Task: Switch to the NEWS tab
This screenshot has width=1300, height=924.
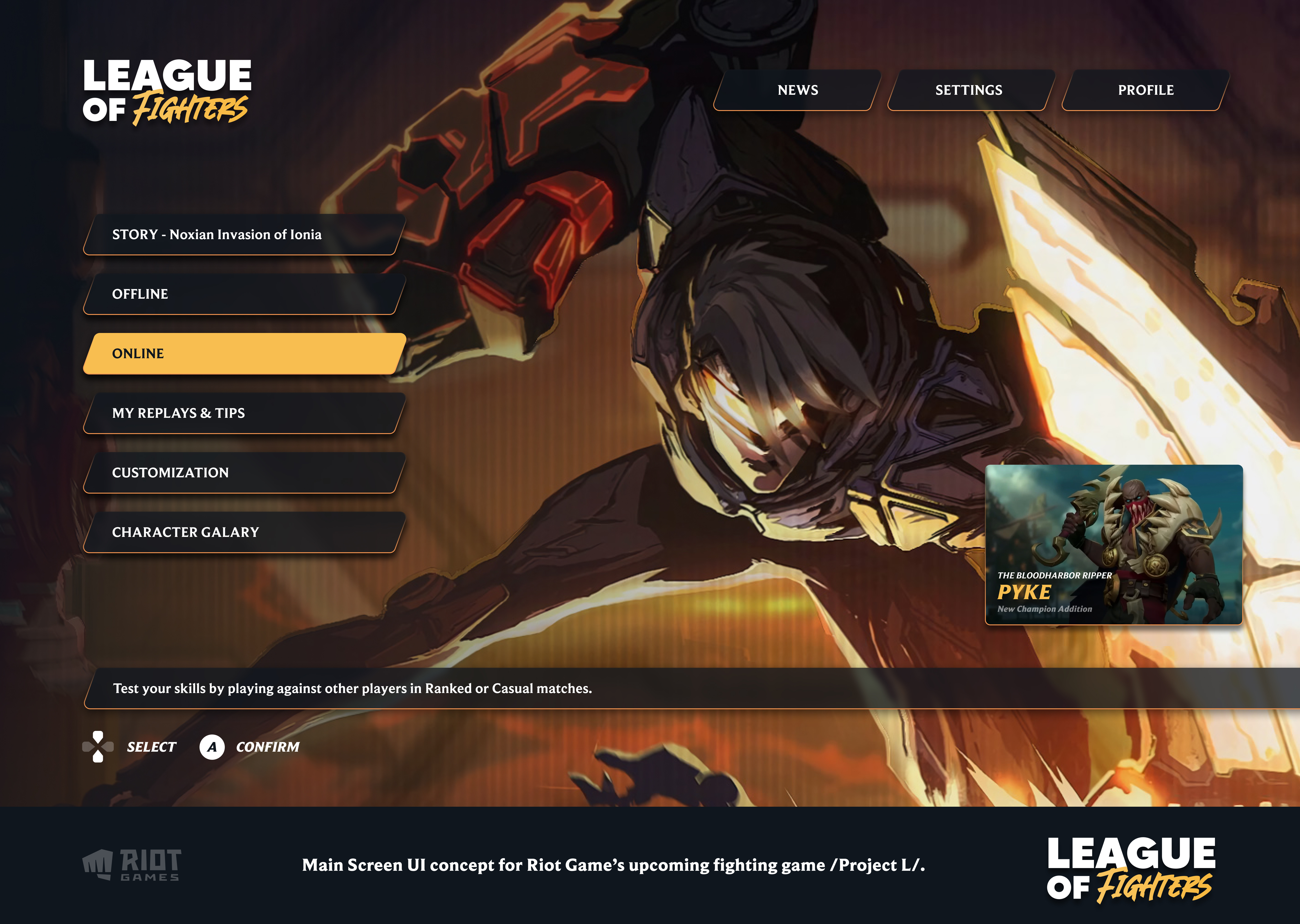Action: (797, 90)
